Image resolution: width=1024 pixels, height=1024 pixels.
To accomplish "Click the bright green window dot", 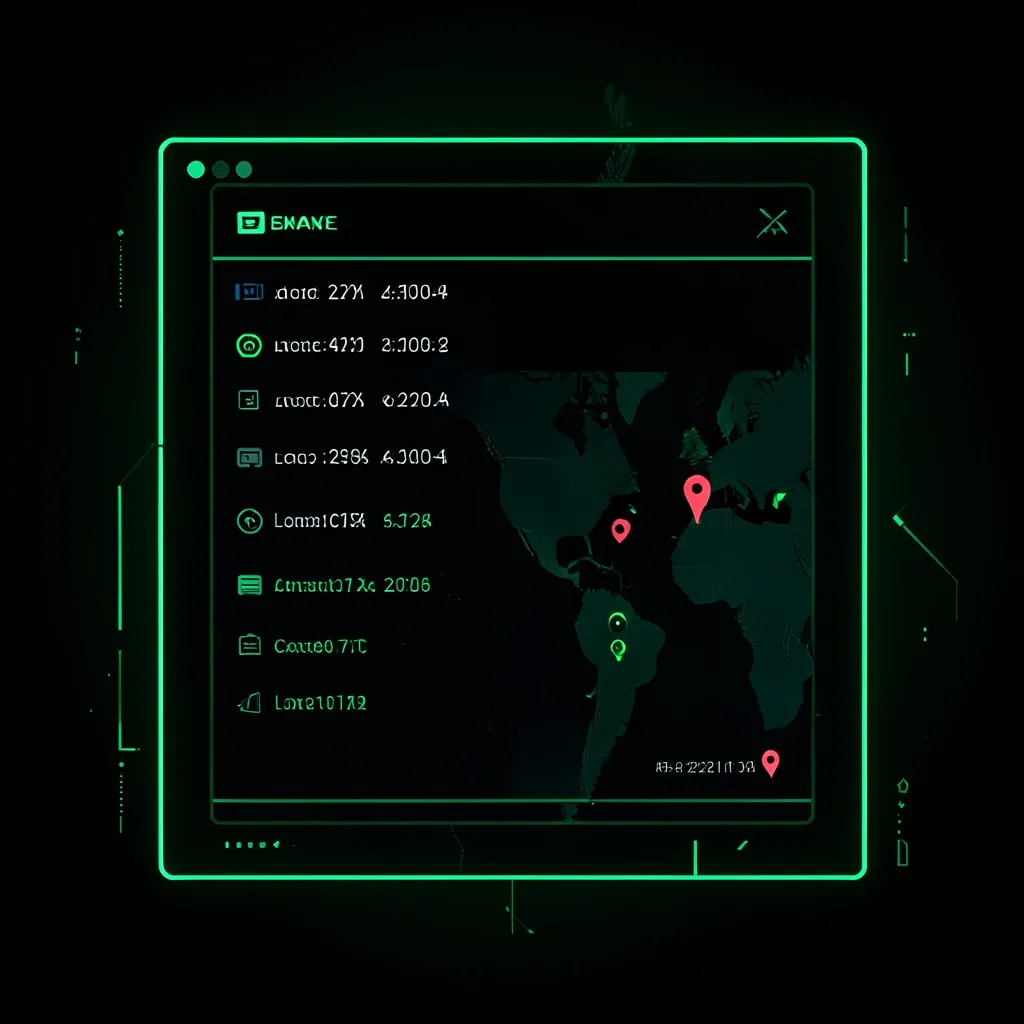I will tap(196, 169).
